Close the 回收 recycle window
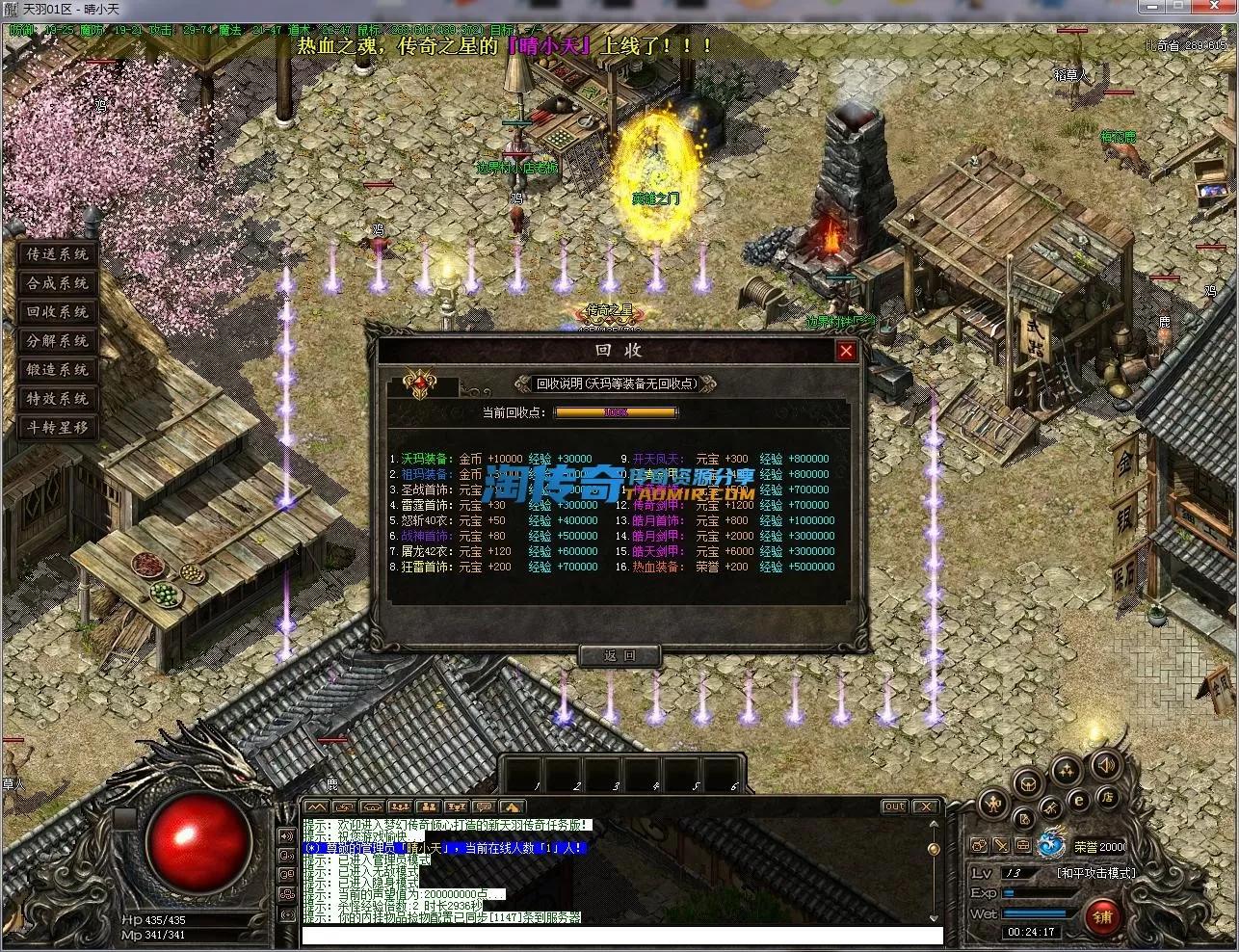This screenshot has width=1239, height=952. coord(846,351)
